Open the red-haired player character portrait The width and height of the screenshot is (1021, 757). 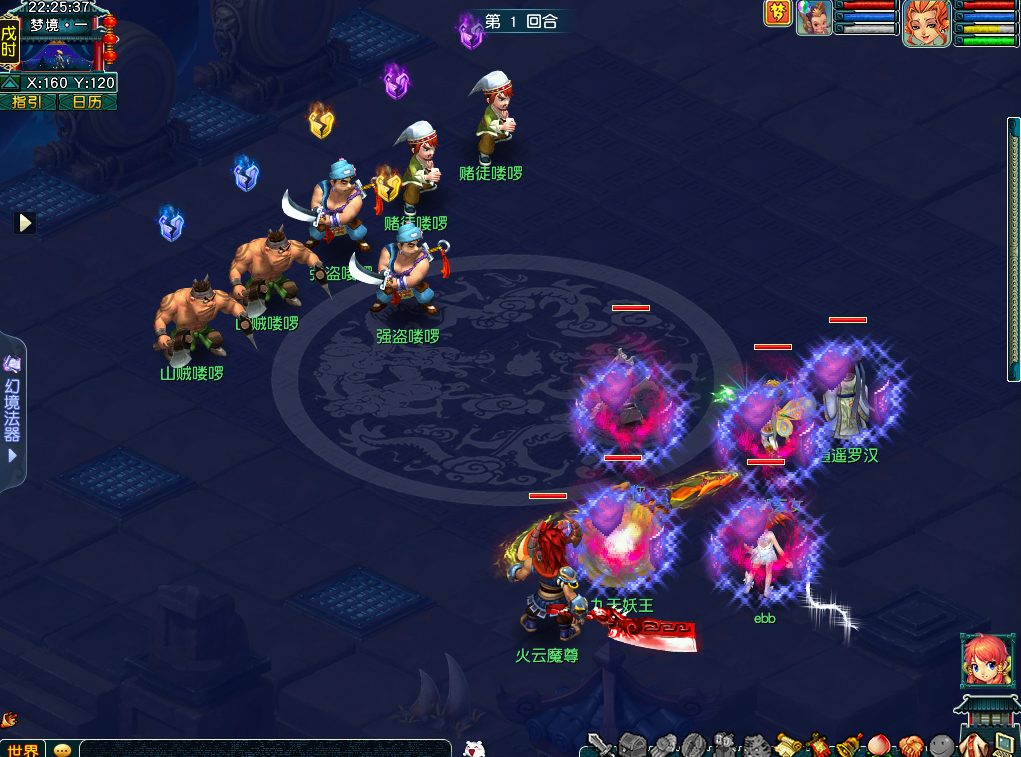926,22
